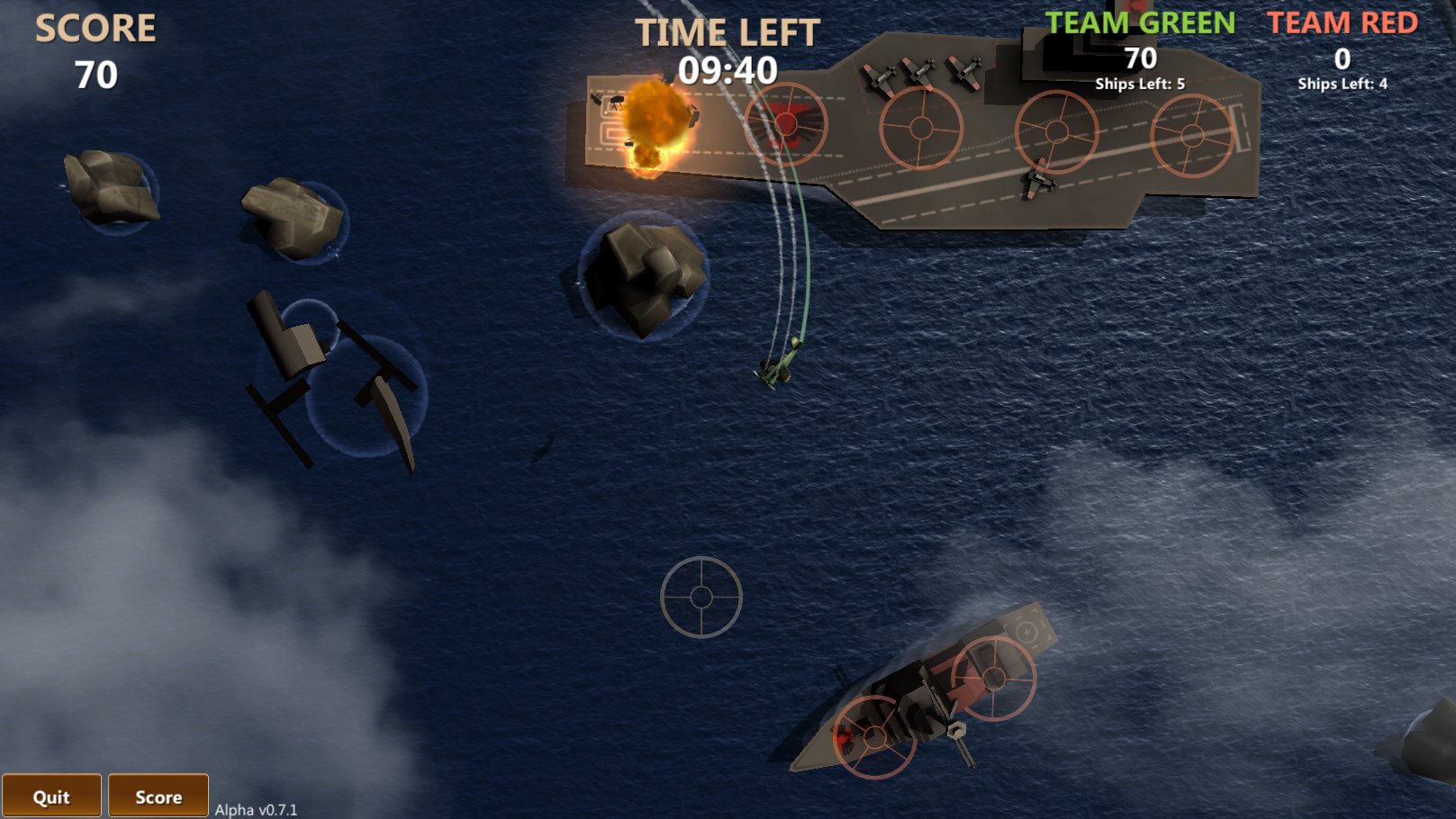The width and height of the screenshot is (1456, 819).
Task: Click the TIME LEFT countdown timer
Action: pyautogui.click(x=729, y=68)
